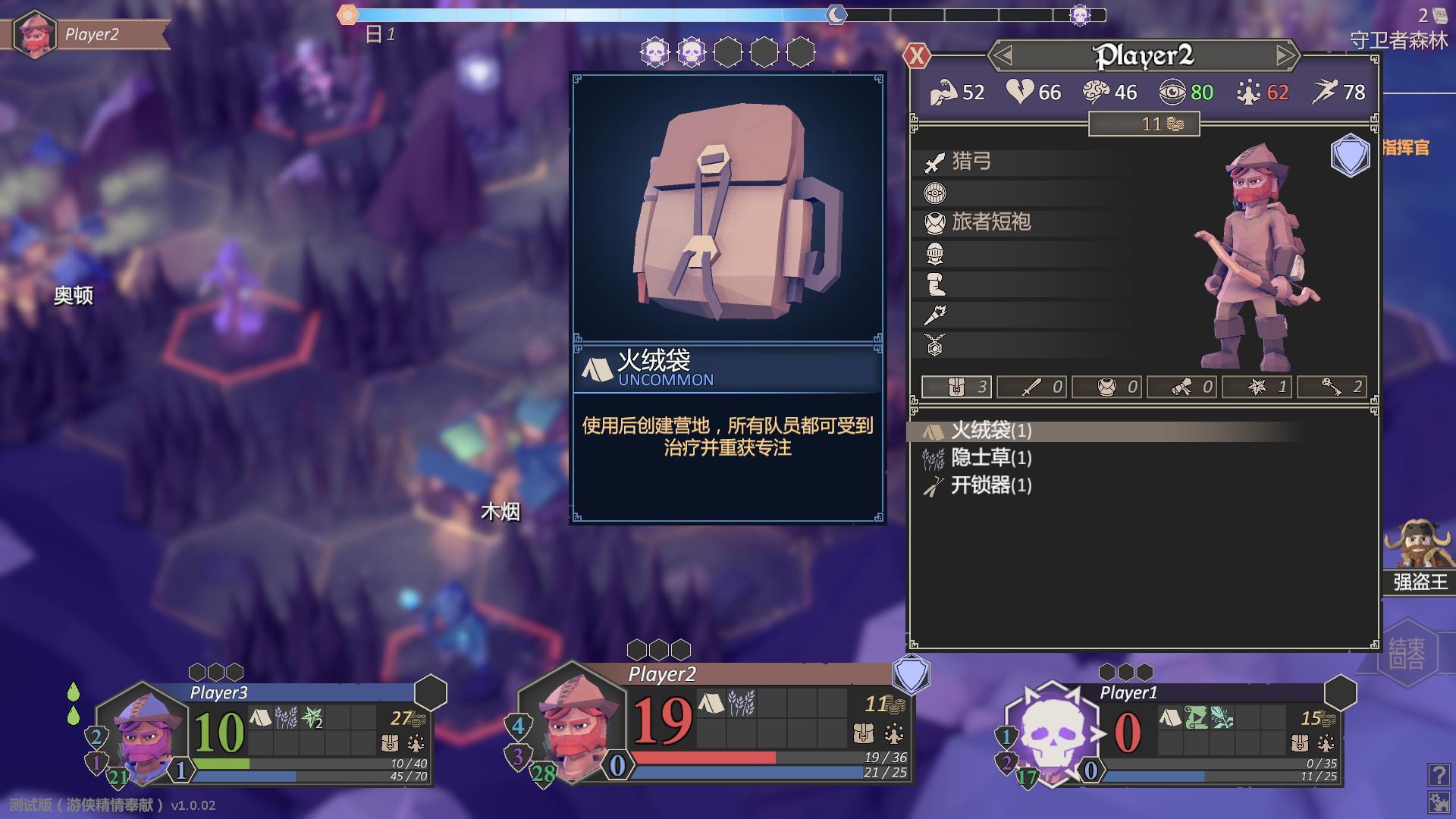The image size is (1456, 819).
Task: Open Player1's backpack icon in bottom bar
Action: coord(1299,743)
